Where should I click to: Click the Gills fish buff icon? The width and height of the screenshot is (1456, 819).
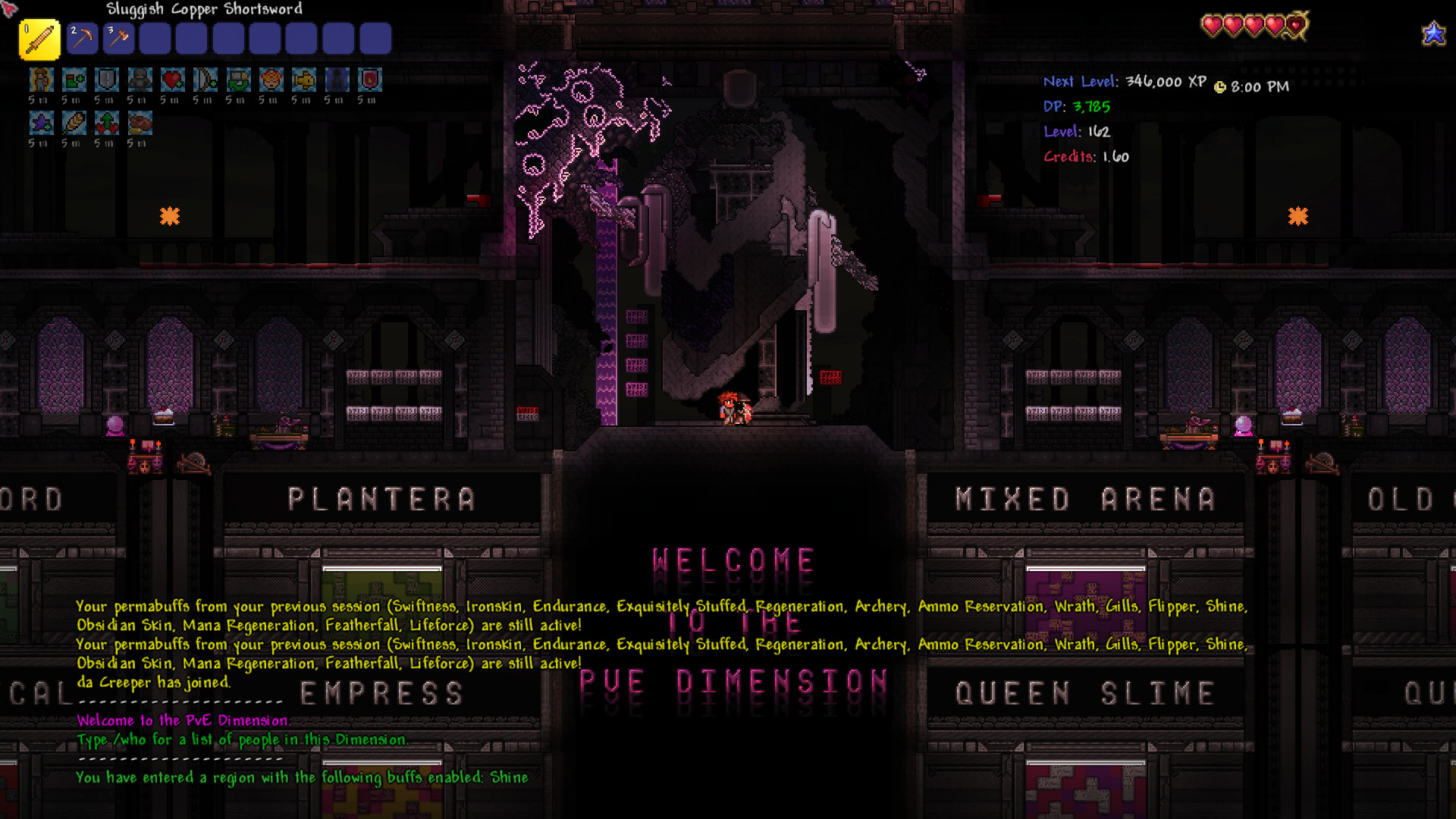[x=304, y=80]
